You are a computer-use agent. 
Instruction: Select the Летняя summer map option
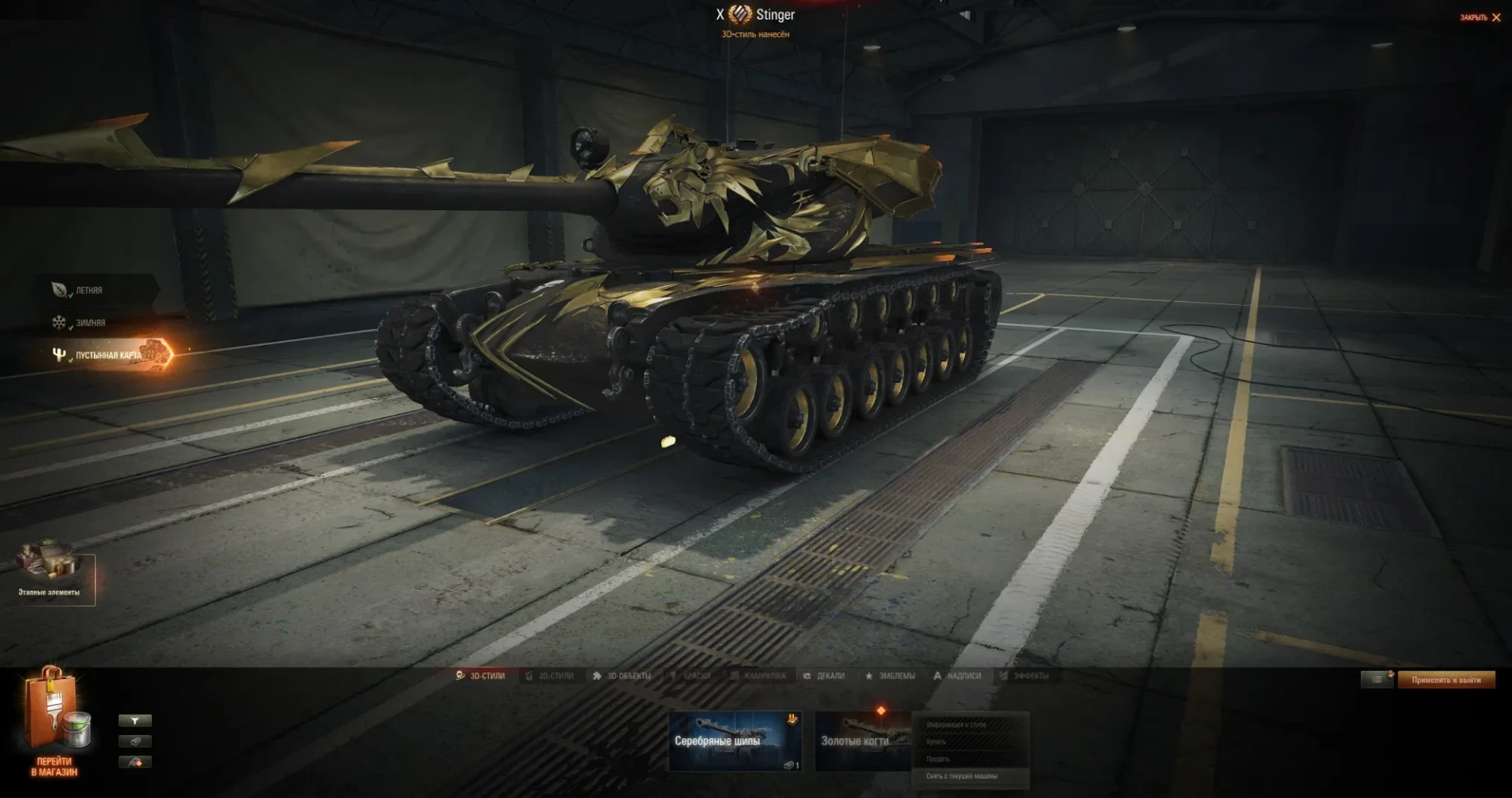click(x=88, y=291)
